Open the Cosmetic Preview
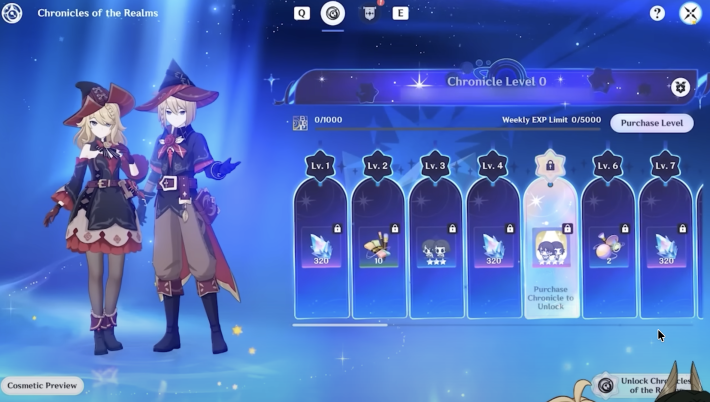 coord(42,385)
